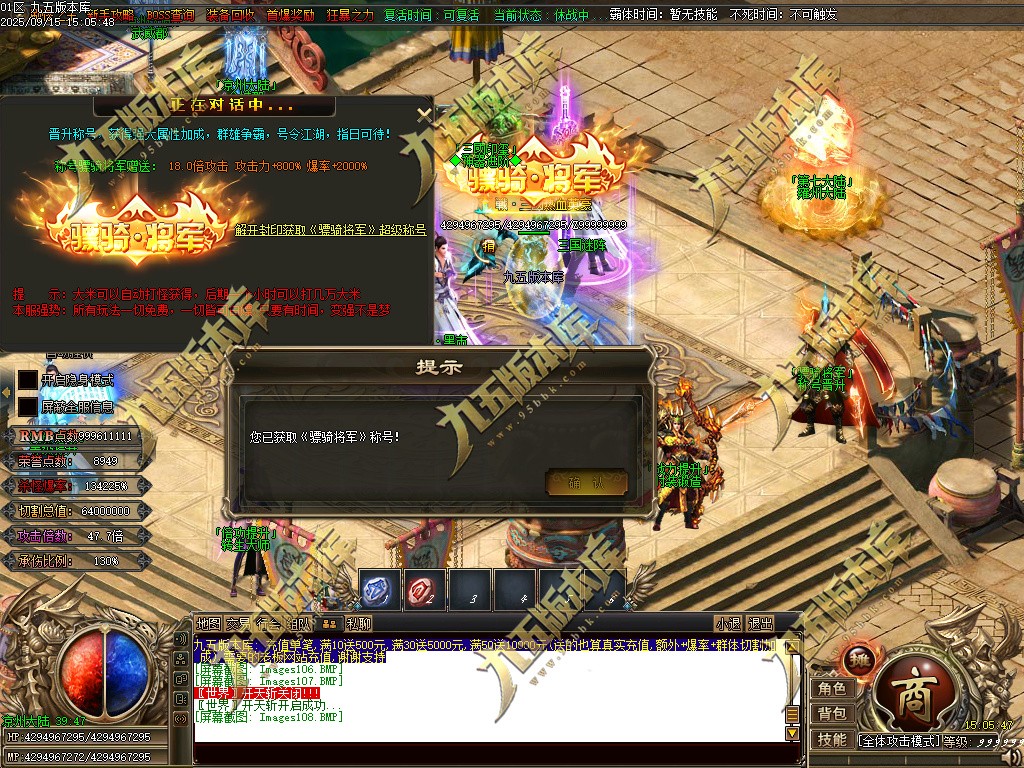Screen dimensions: 1024x768
Task: Switch to the 交易 trade tab
Action: (x=238, y=624)
